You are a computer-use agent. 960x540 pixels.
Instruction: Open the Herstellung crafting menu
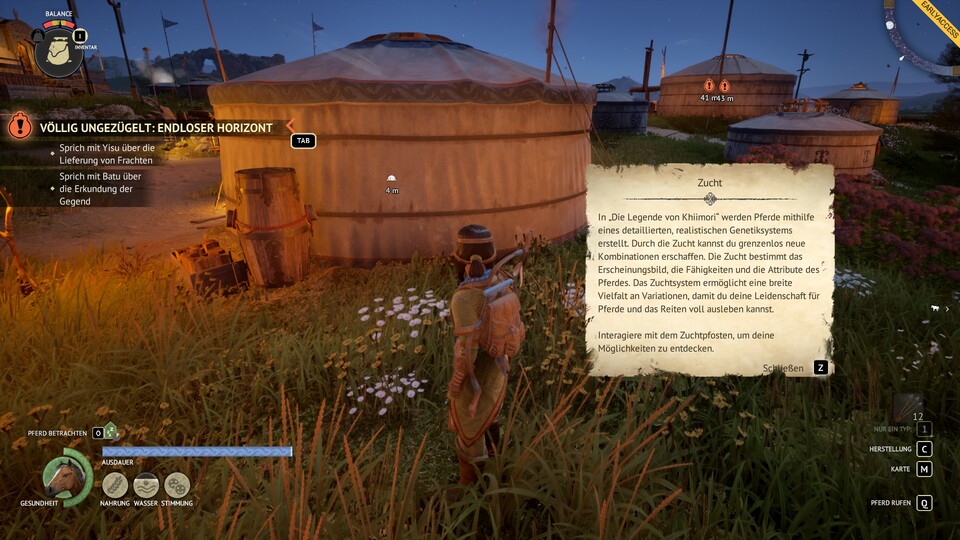pos(924,449)
